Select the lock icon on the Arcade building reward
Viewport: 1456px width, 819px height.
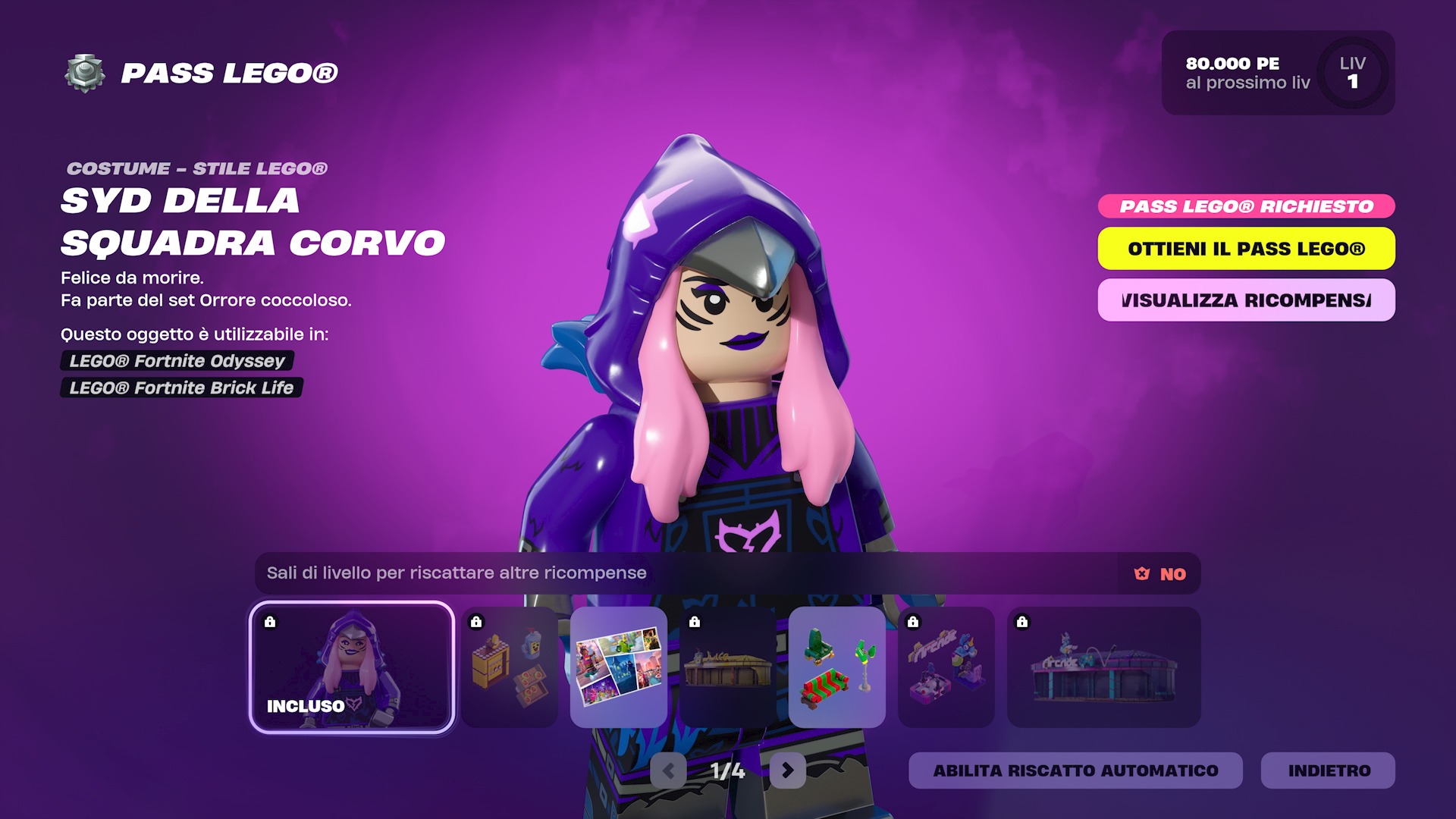tap(1022, 623)
